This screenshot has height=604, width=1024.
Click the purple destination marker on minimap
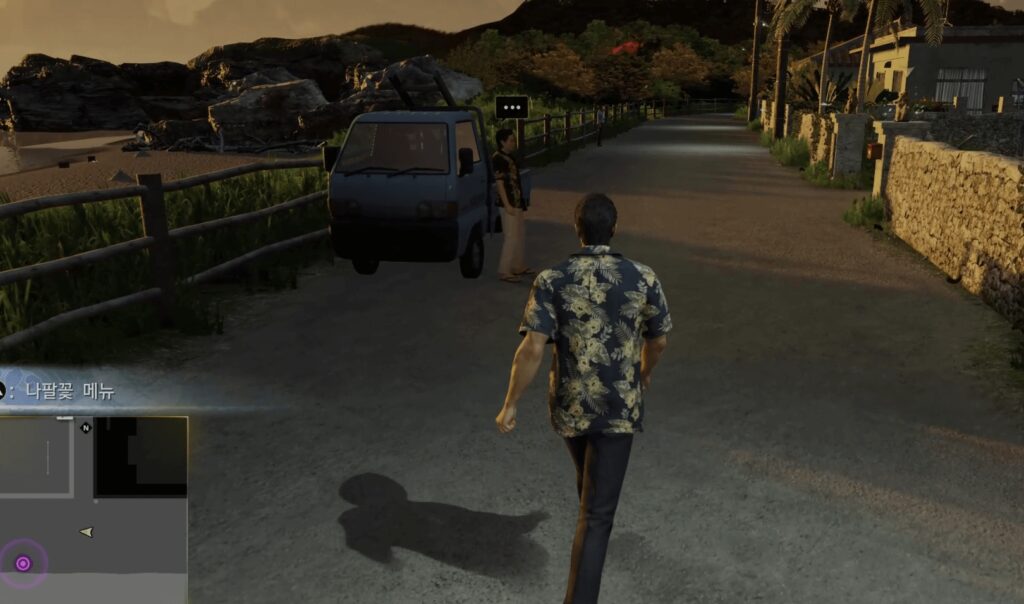point(23,563)
